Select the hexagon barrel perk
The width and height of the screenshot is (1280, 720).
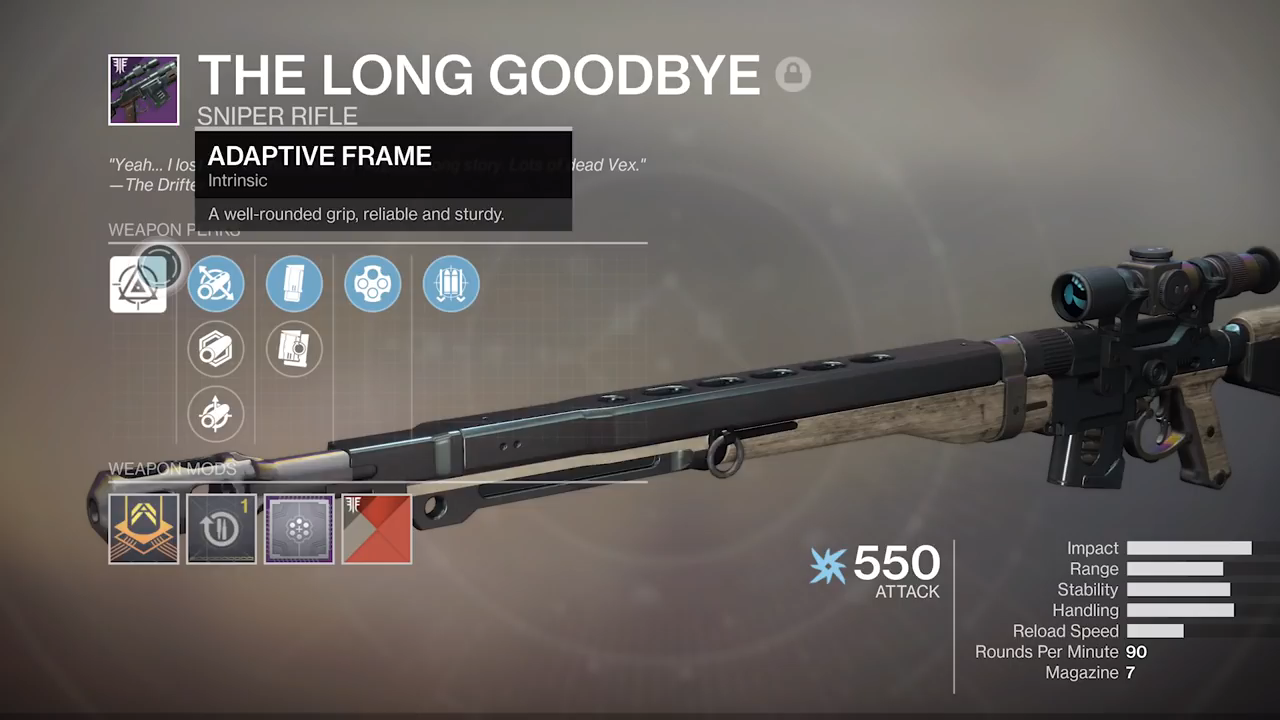216,349
